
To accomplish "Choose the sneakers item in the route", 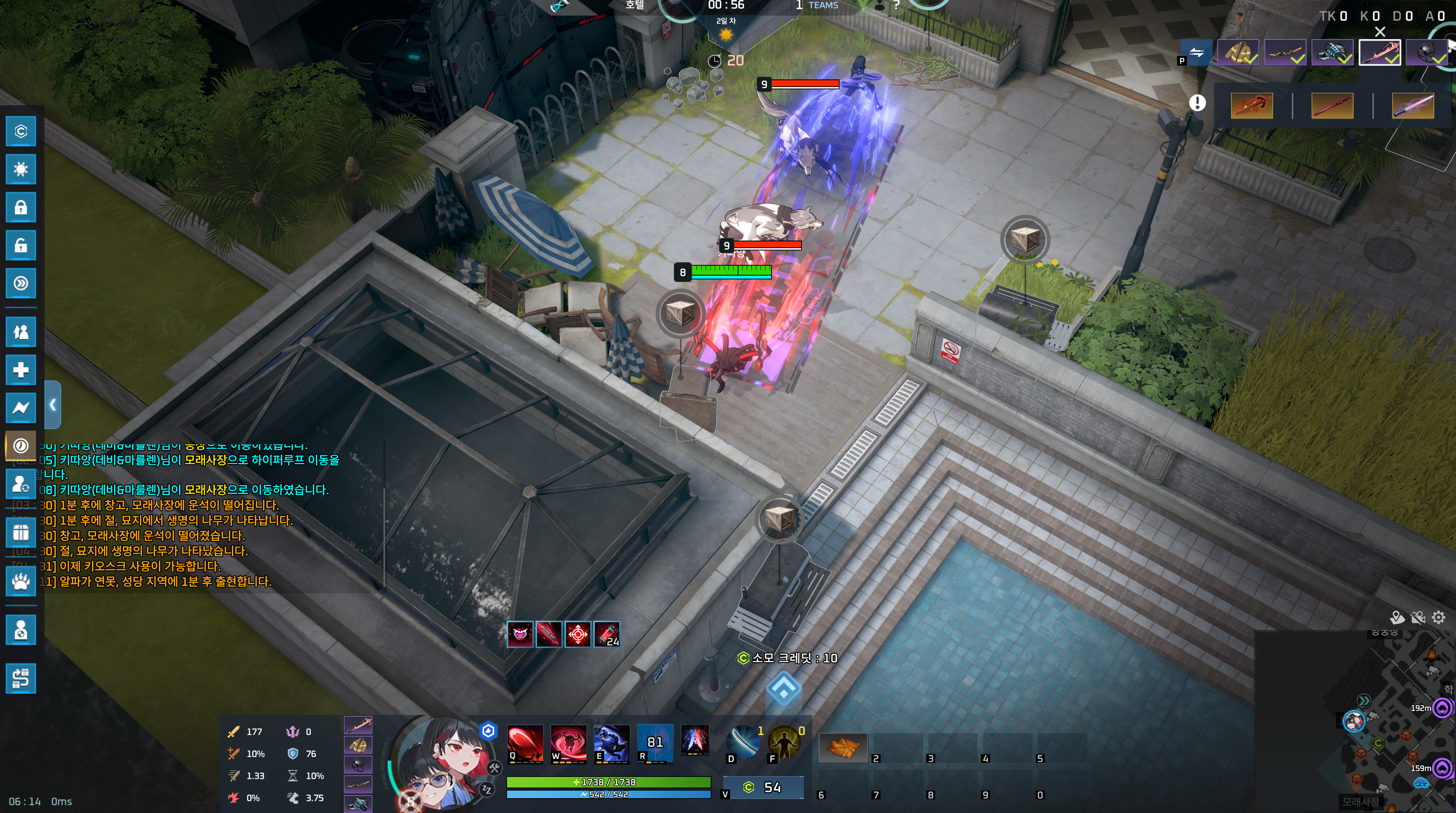I will tap(1332, 52).
